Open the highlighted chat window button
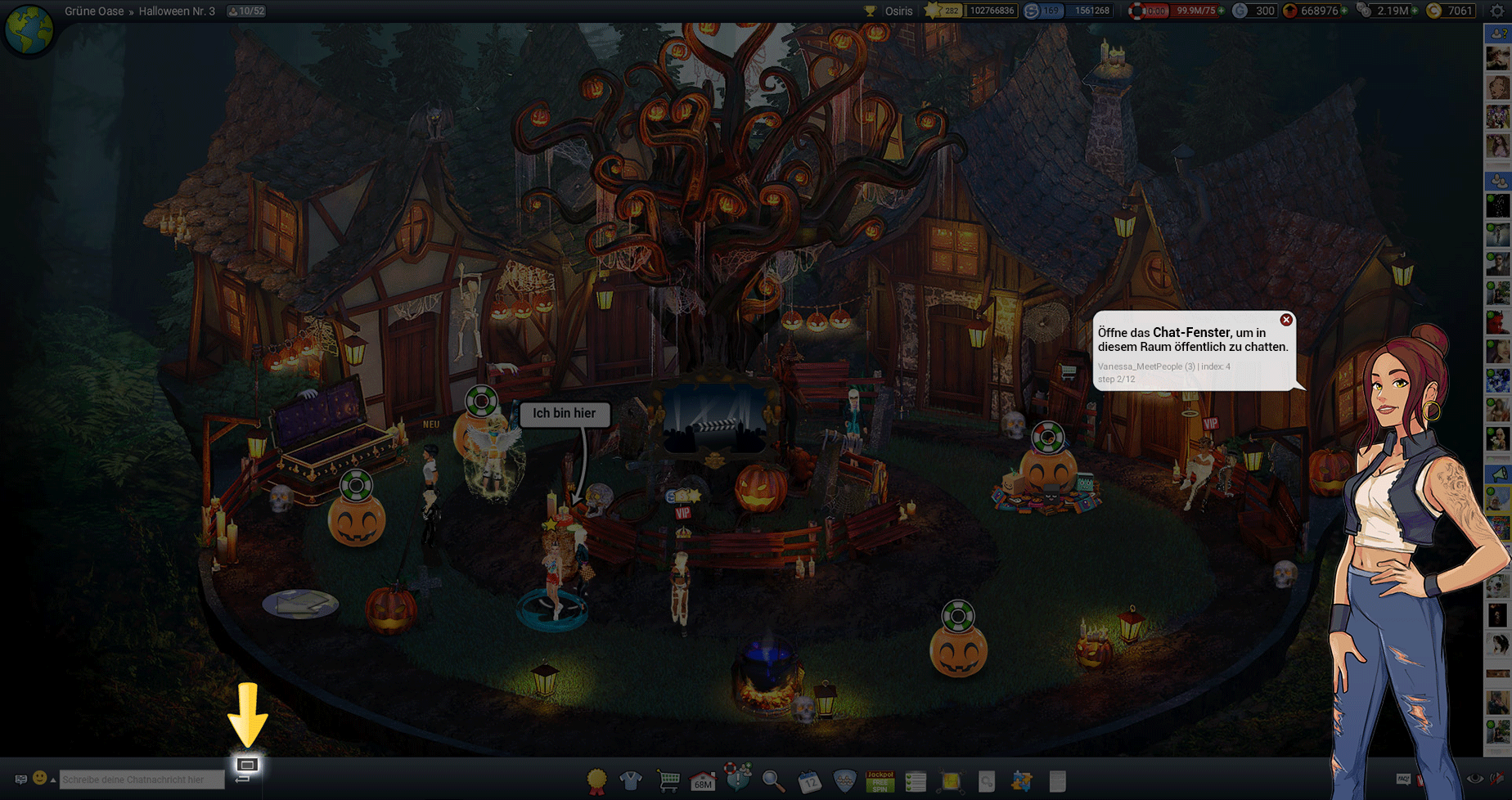 [x=247, y=764]
